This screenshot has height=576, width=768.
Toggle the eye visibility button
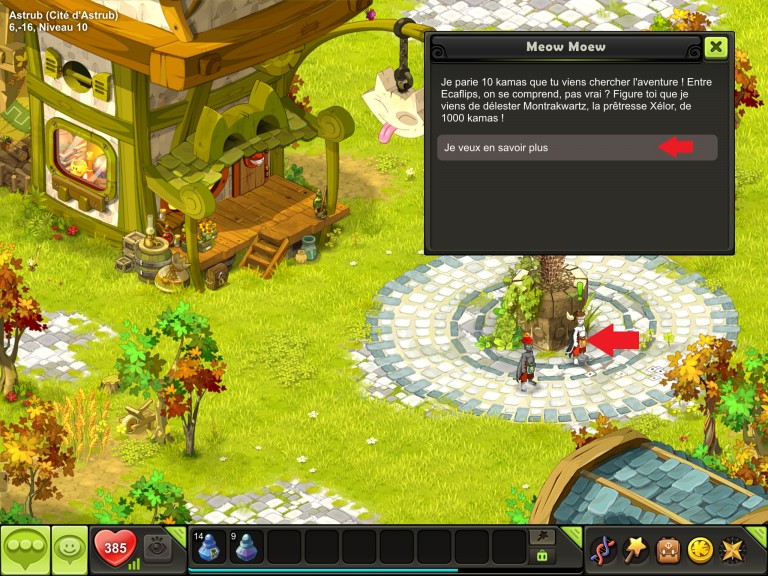pos(156,546)
